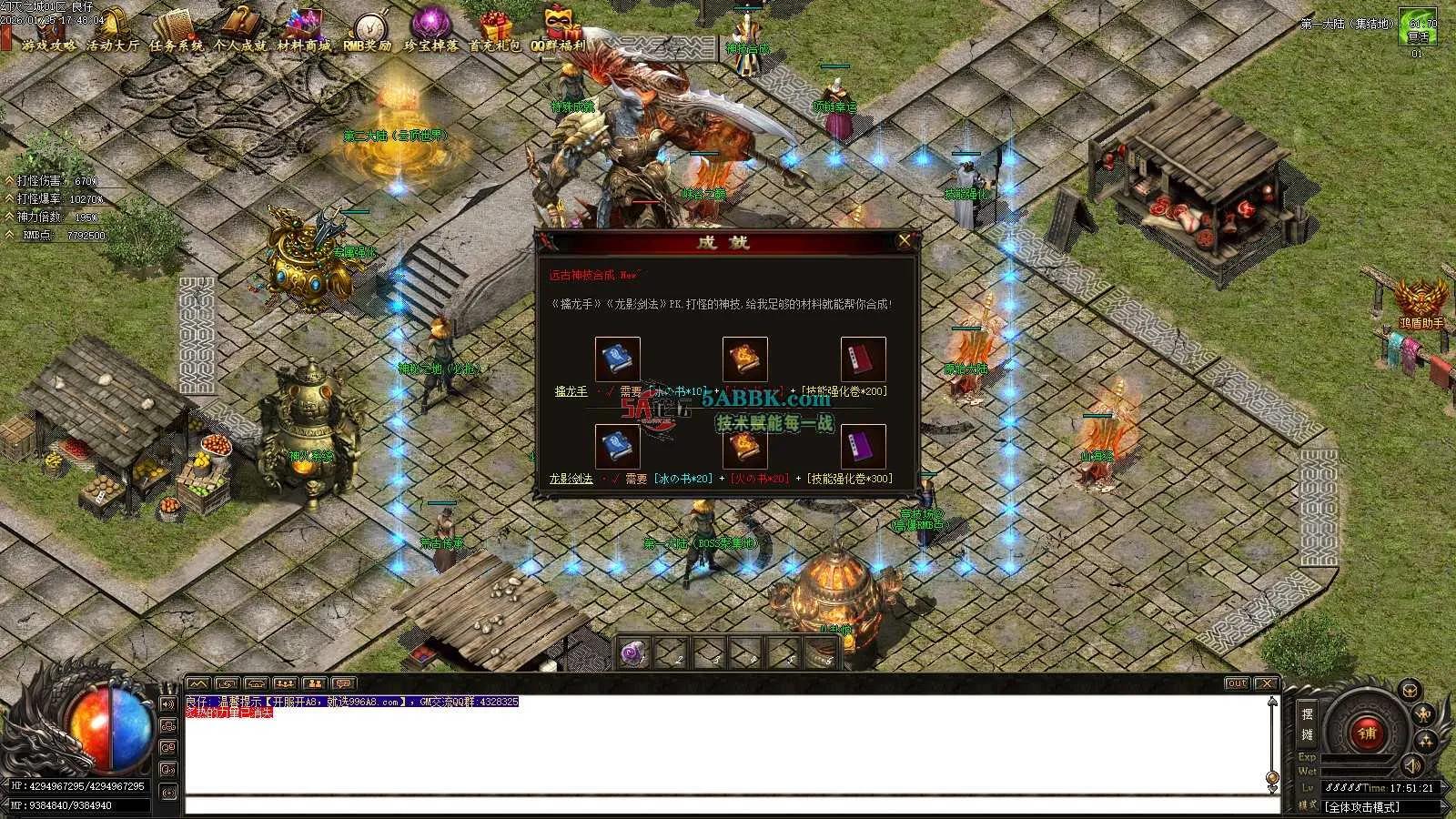This screenshot has height=819, width=1456.
Task: Close the 成就 dialog window
Action: click(x=904, y=241)
